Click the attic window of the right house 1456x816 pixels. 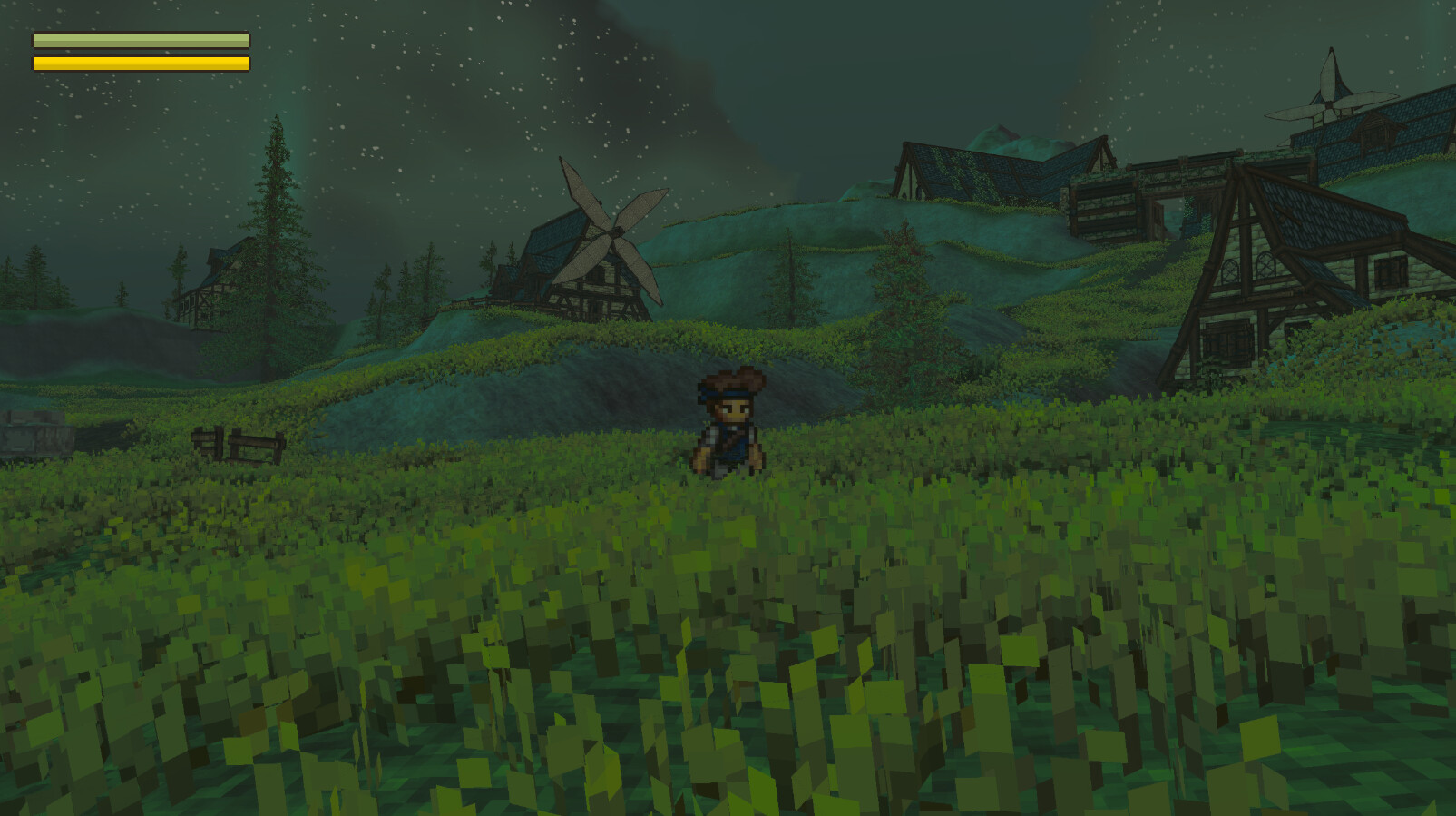pyautogui.click(x=1230, y=268)
